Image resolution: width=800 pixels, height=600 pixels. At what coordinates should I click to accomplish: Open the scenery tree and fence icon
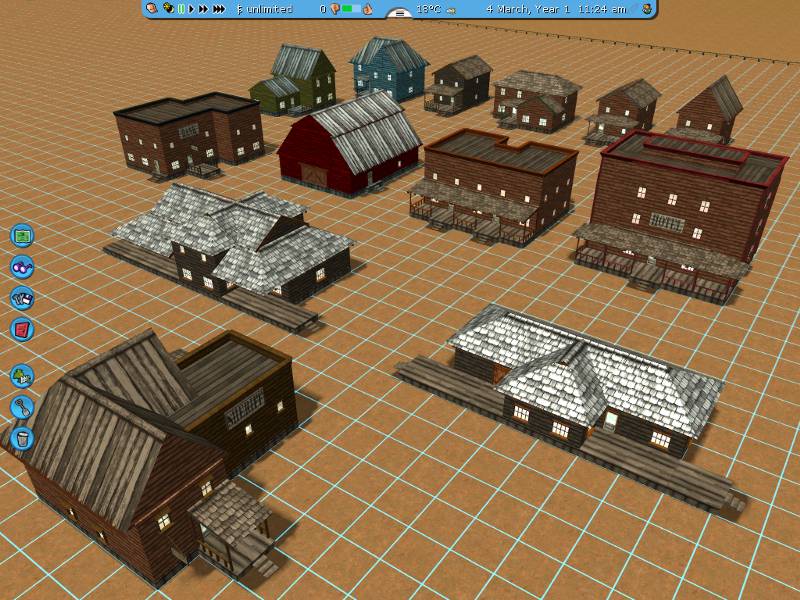22,377
